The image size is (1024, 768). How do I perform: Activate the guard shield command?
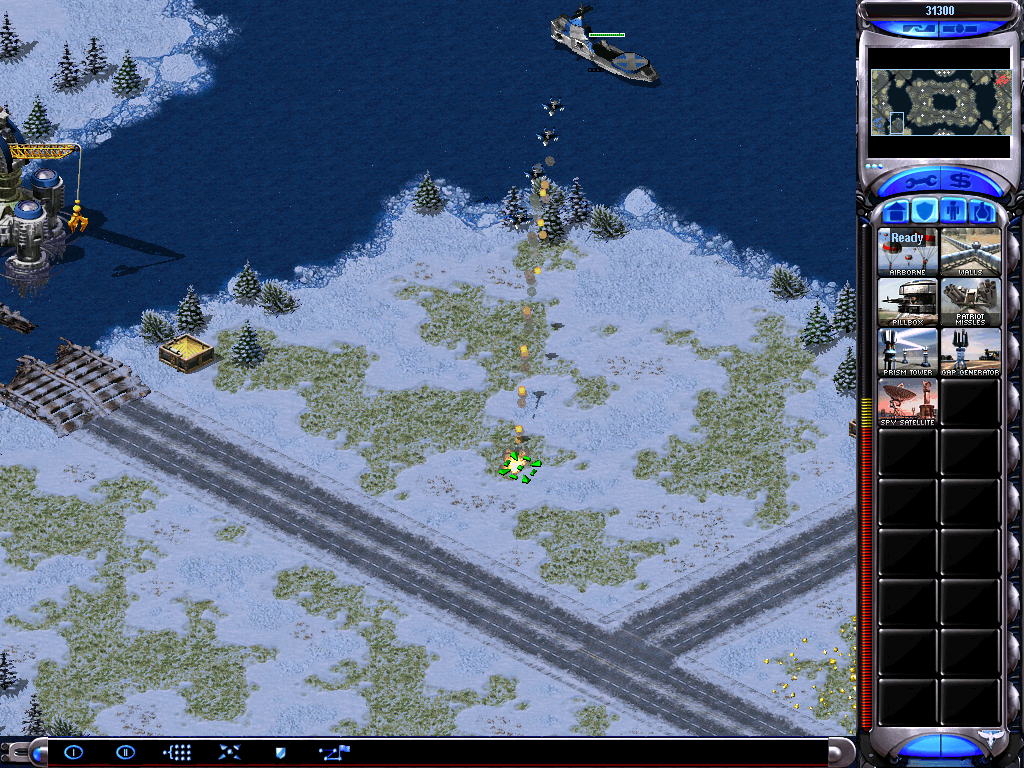(281, 752)
